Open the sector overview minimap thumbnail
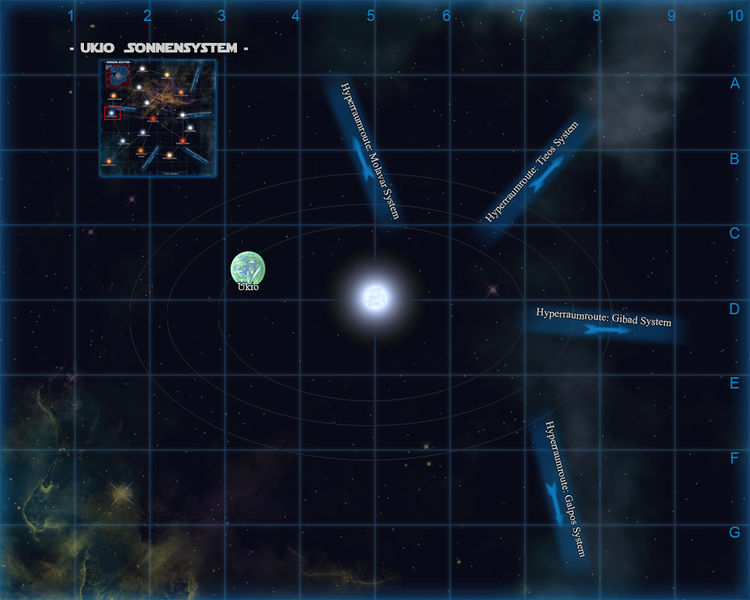 tap(157, 118)
